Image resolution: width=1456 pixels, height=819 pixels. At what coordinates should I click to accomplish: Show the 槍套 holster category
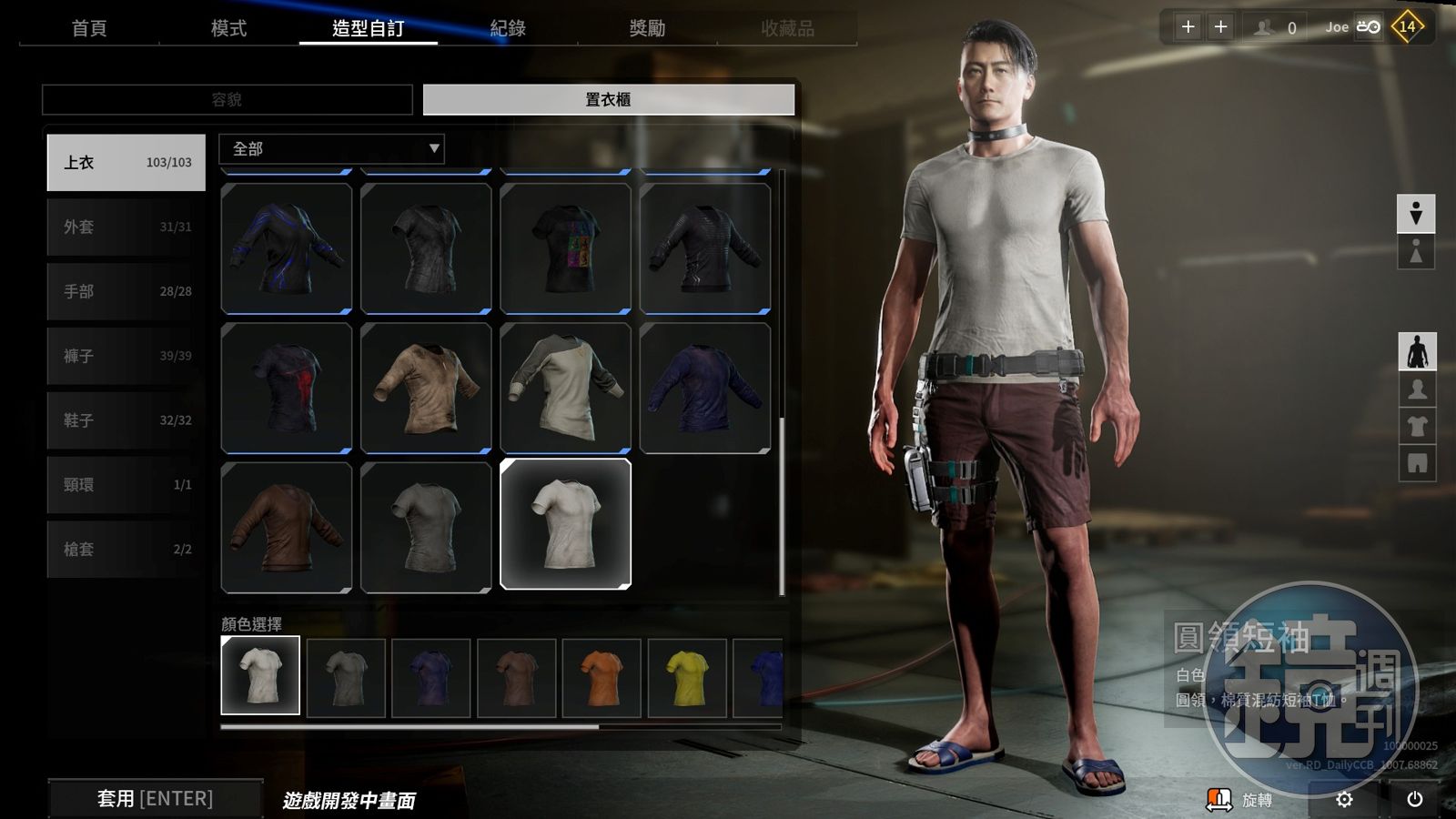[126, 550]
